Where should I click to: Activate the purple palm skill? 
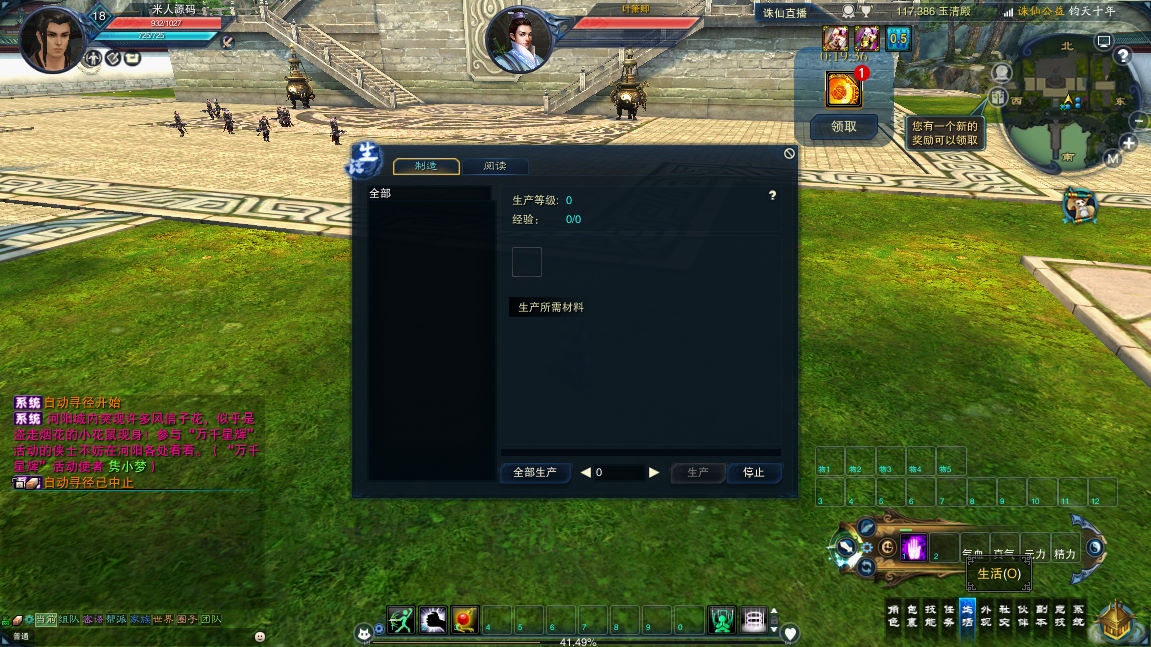click(914, 547)
